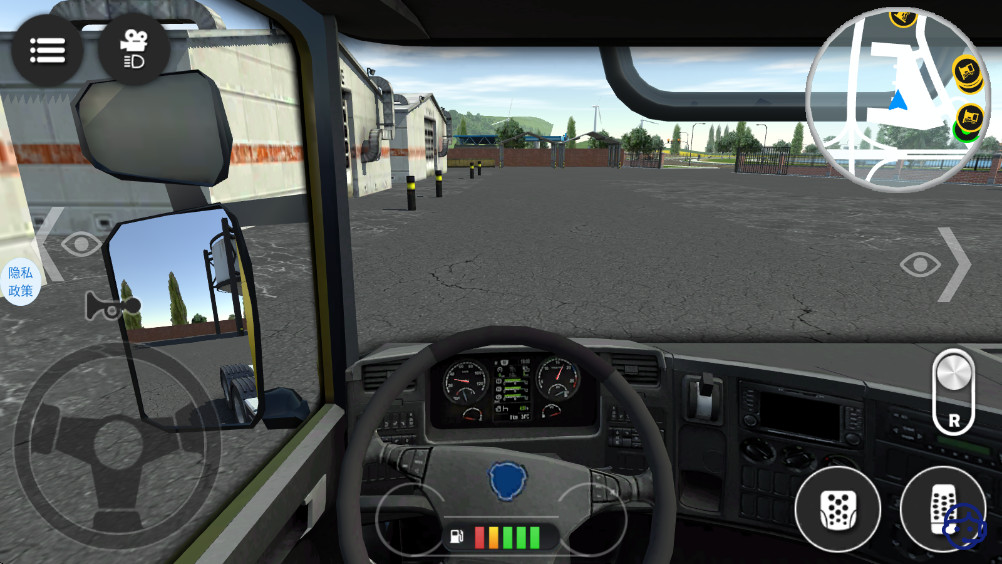1002x564 pixels.
Task: Open the hamburger list menu
Action: 47,49
